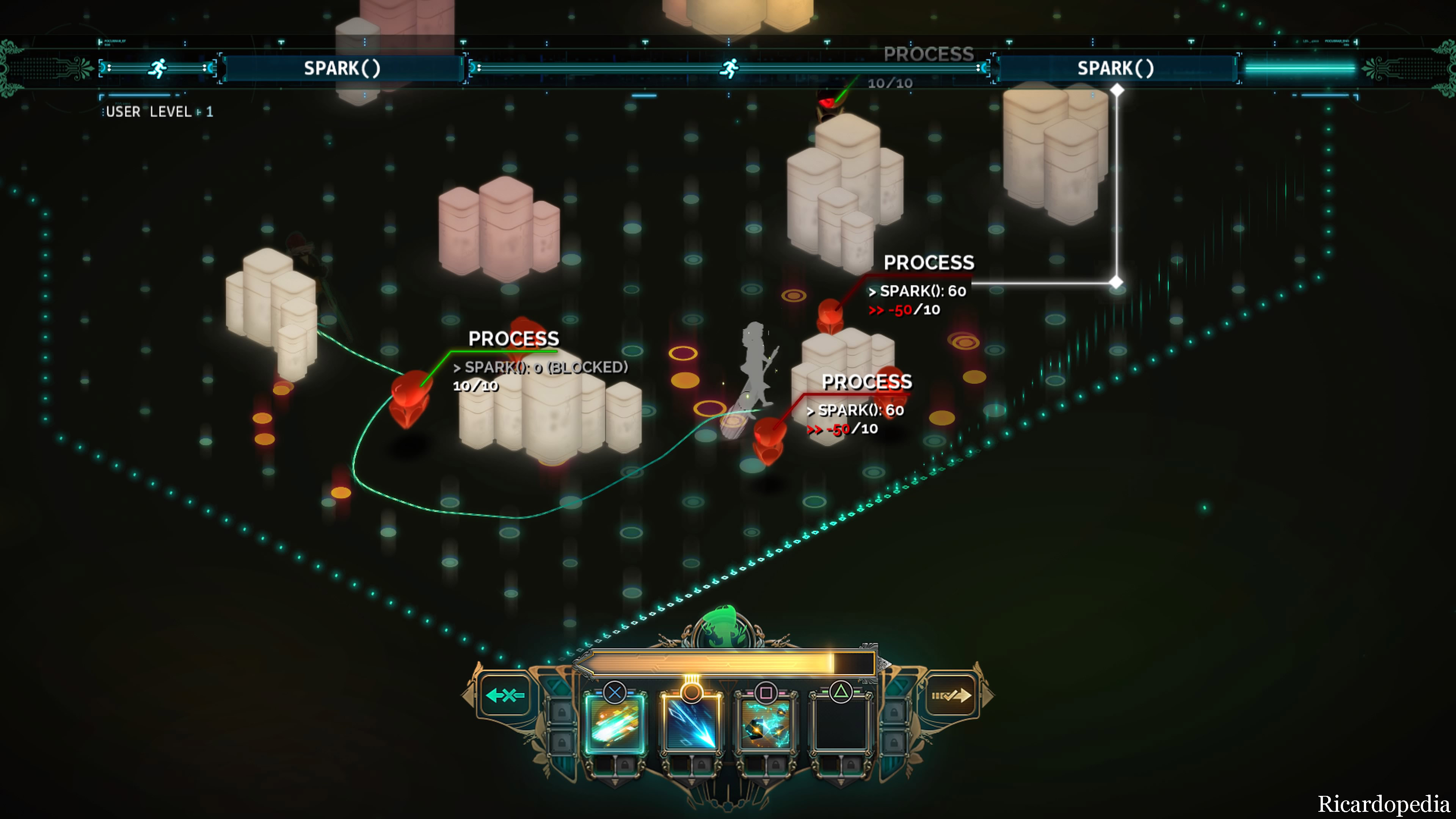The width and height of the screenshot is (1456, 819).
Task: Select the short movement segment at the timeline start
Action: (158, 68)
